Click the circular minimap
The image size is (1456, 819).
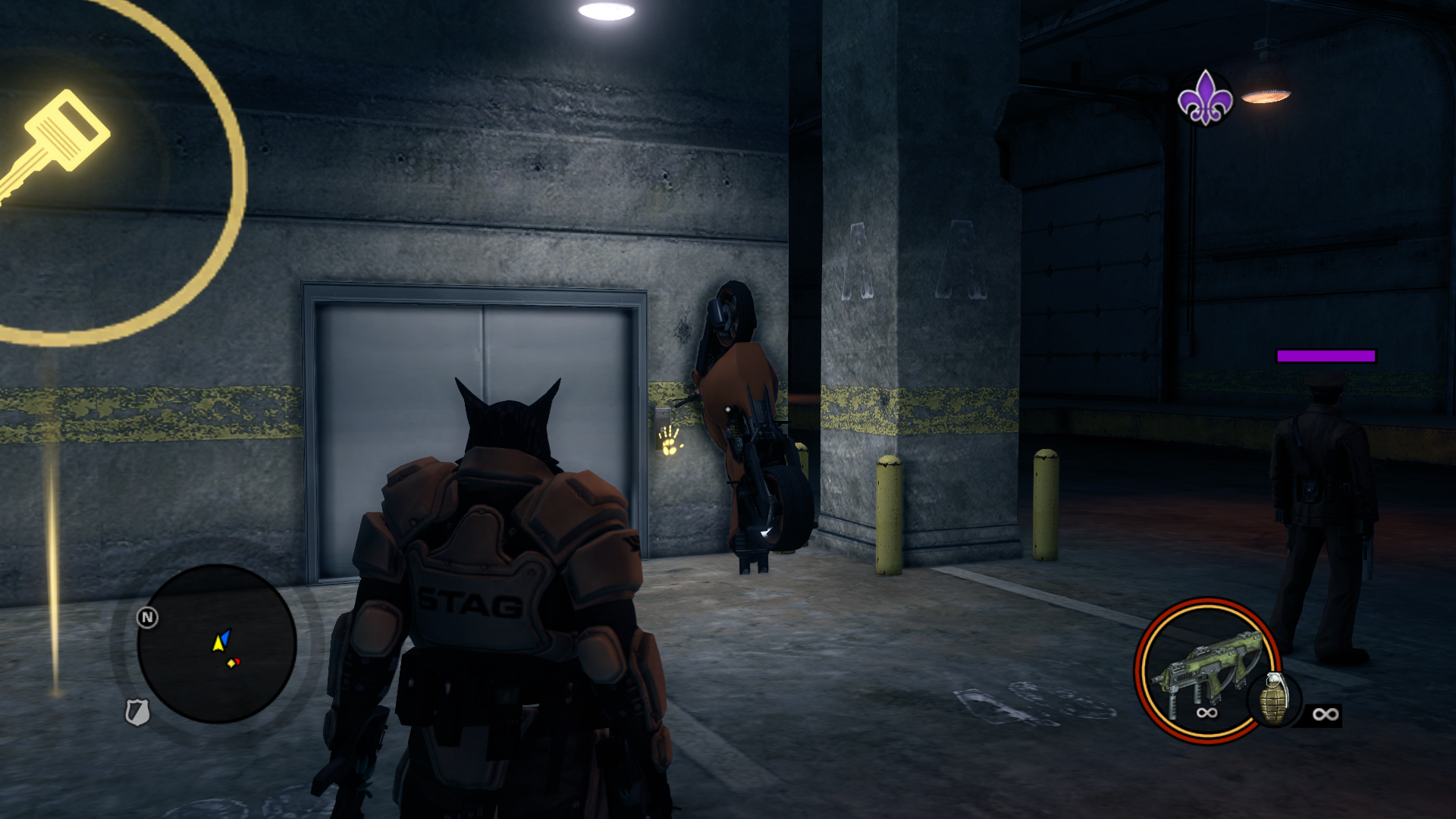pyautogui.click(x=217, y=644)
